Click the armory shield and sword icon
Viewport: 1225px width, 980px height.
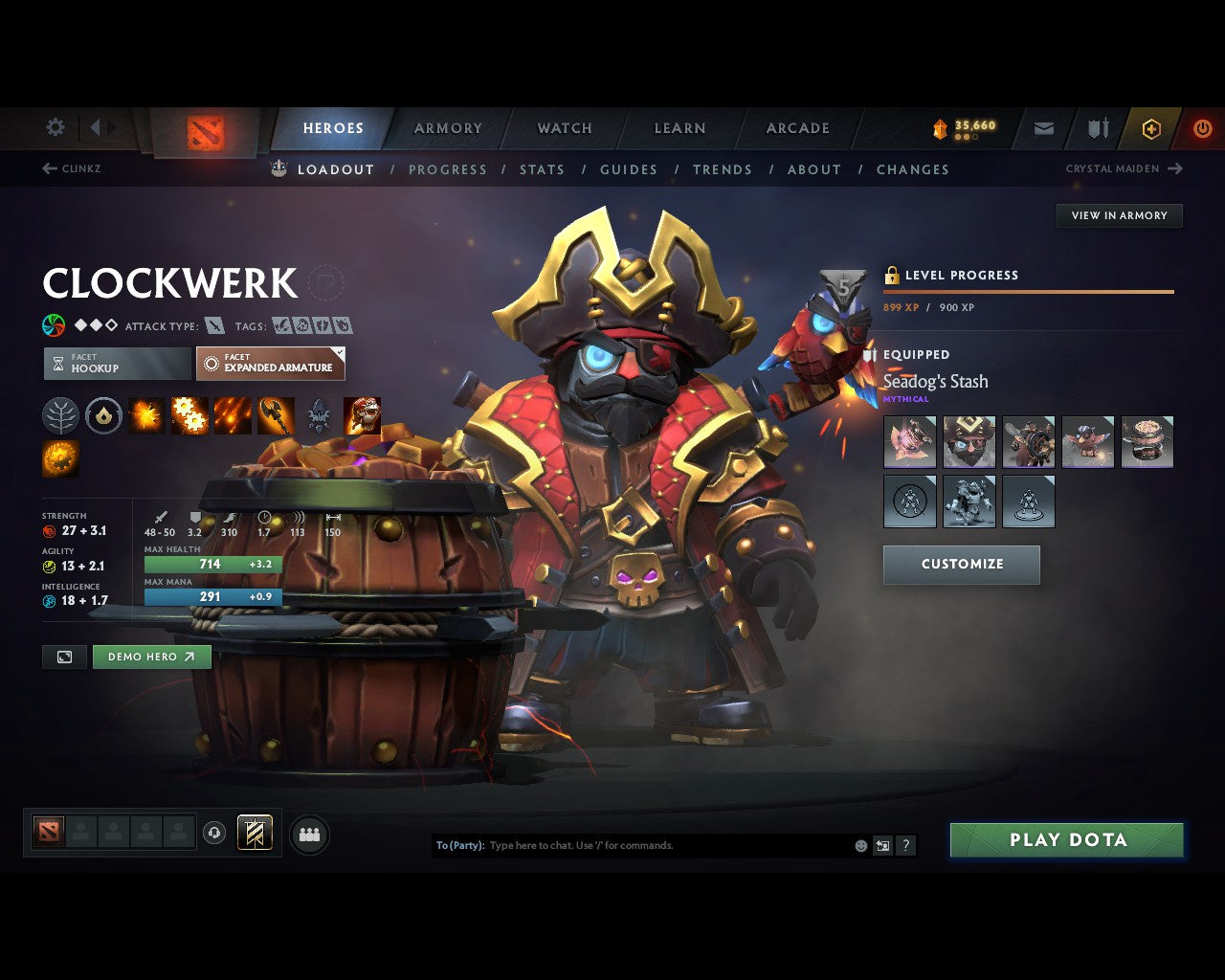tap(1096, 127)
